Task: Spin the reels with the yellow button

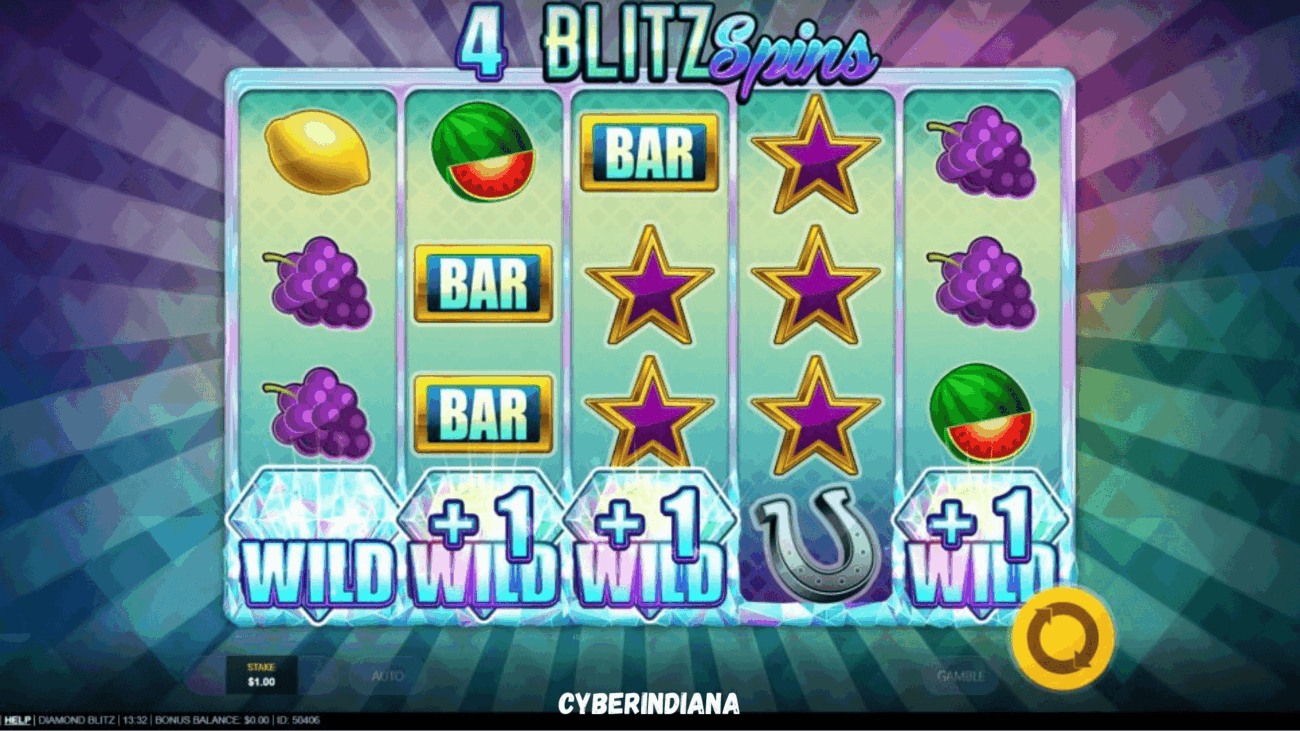Action: coord(1062,638)
